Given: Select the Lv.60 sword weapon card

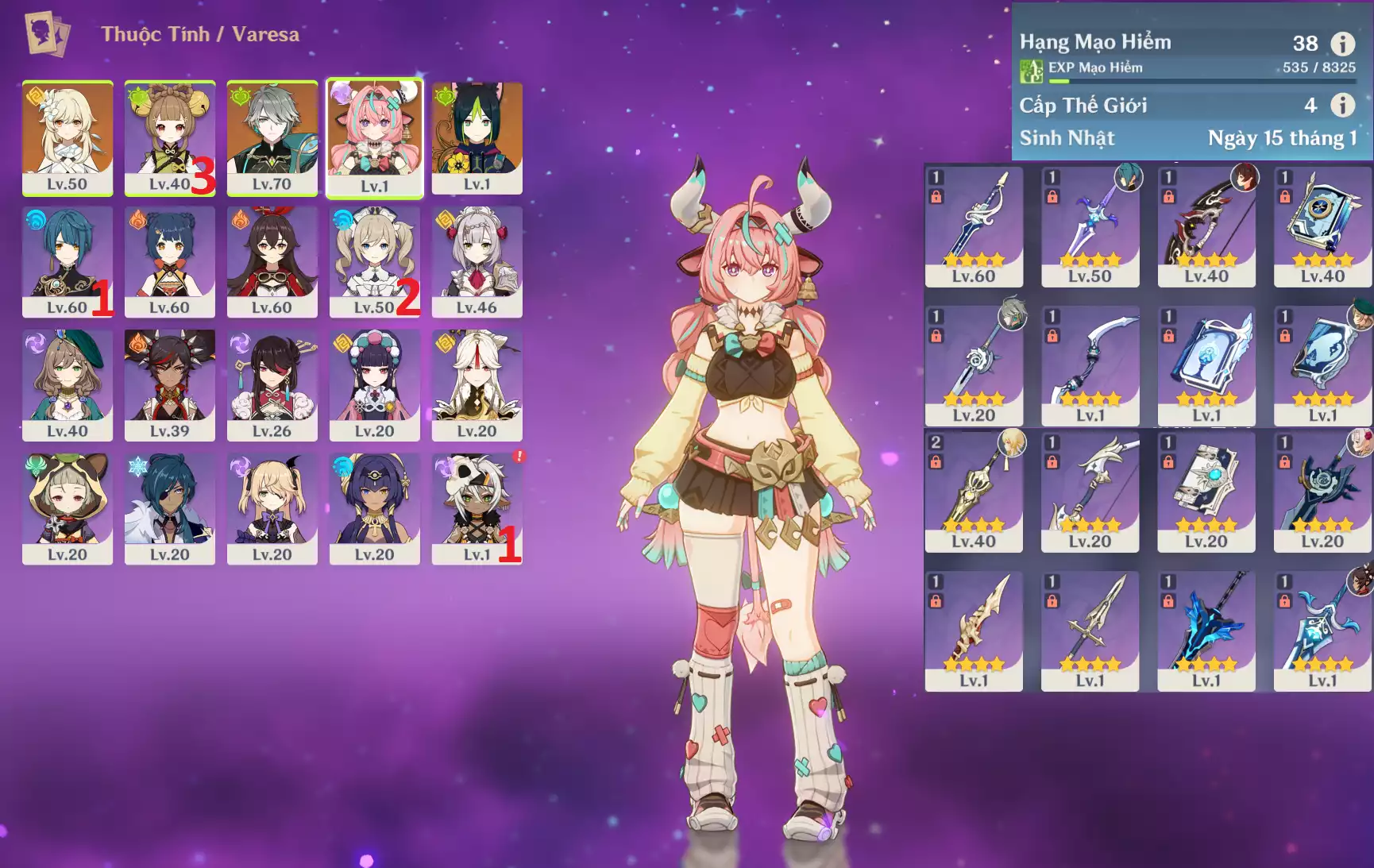Looking at the screenshot, I should pos(974,226).
